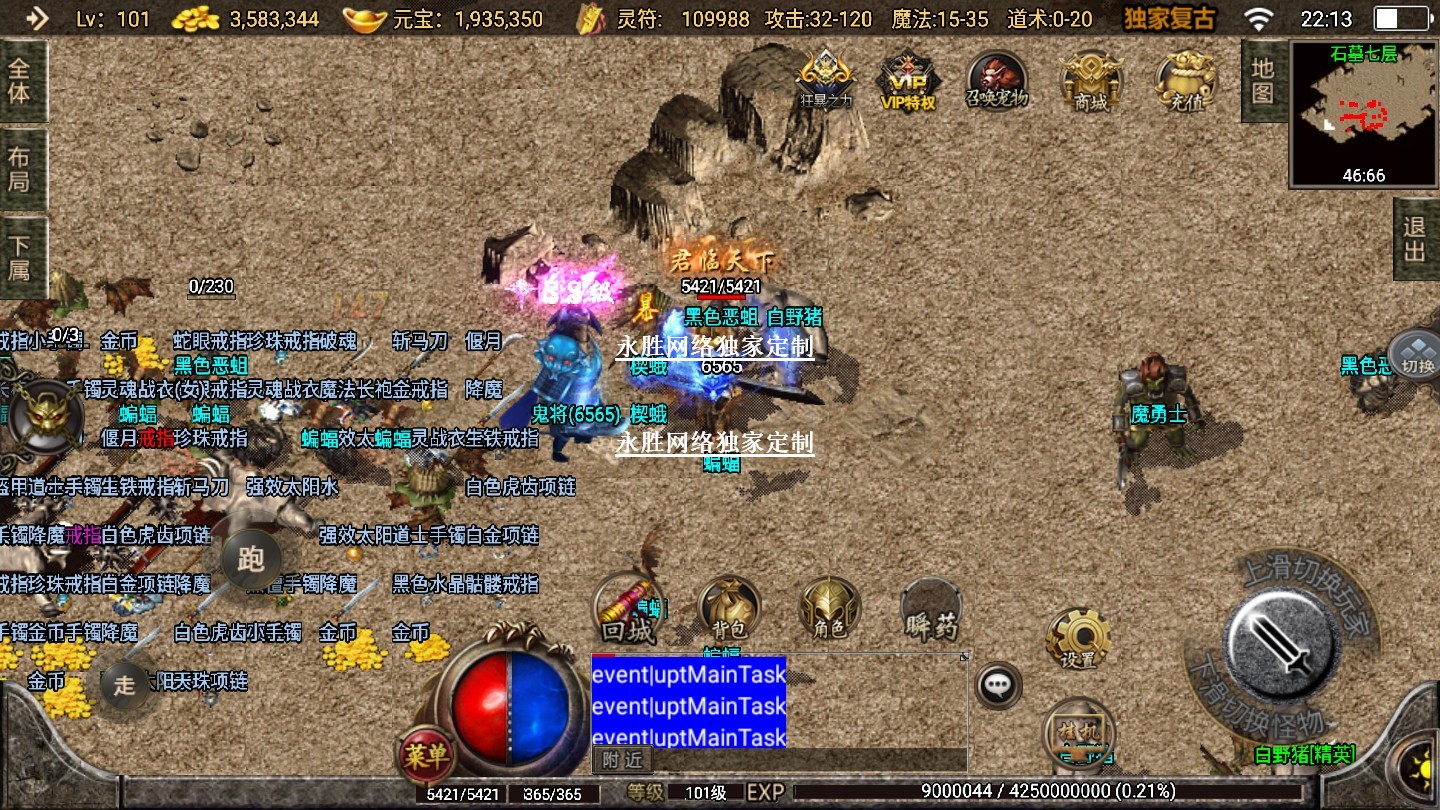Open the 设置 gear settings

tap(1079, 639)
